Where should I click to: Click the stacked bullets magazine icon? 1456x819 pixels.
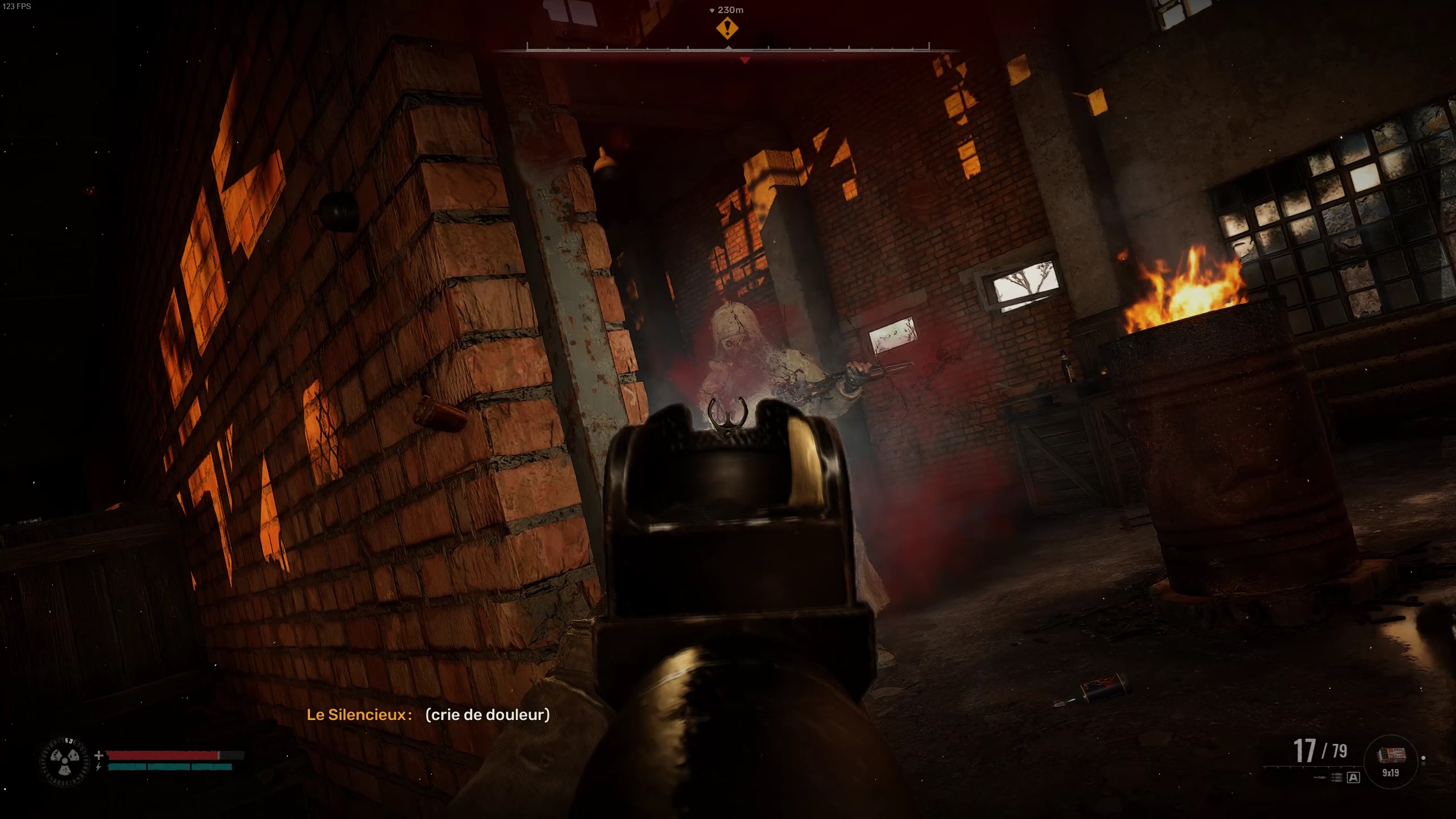[1337, 777]
